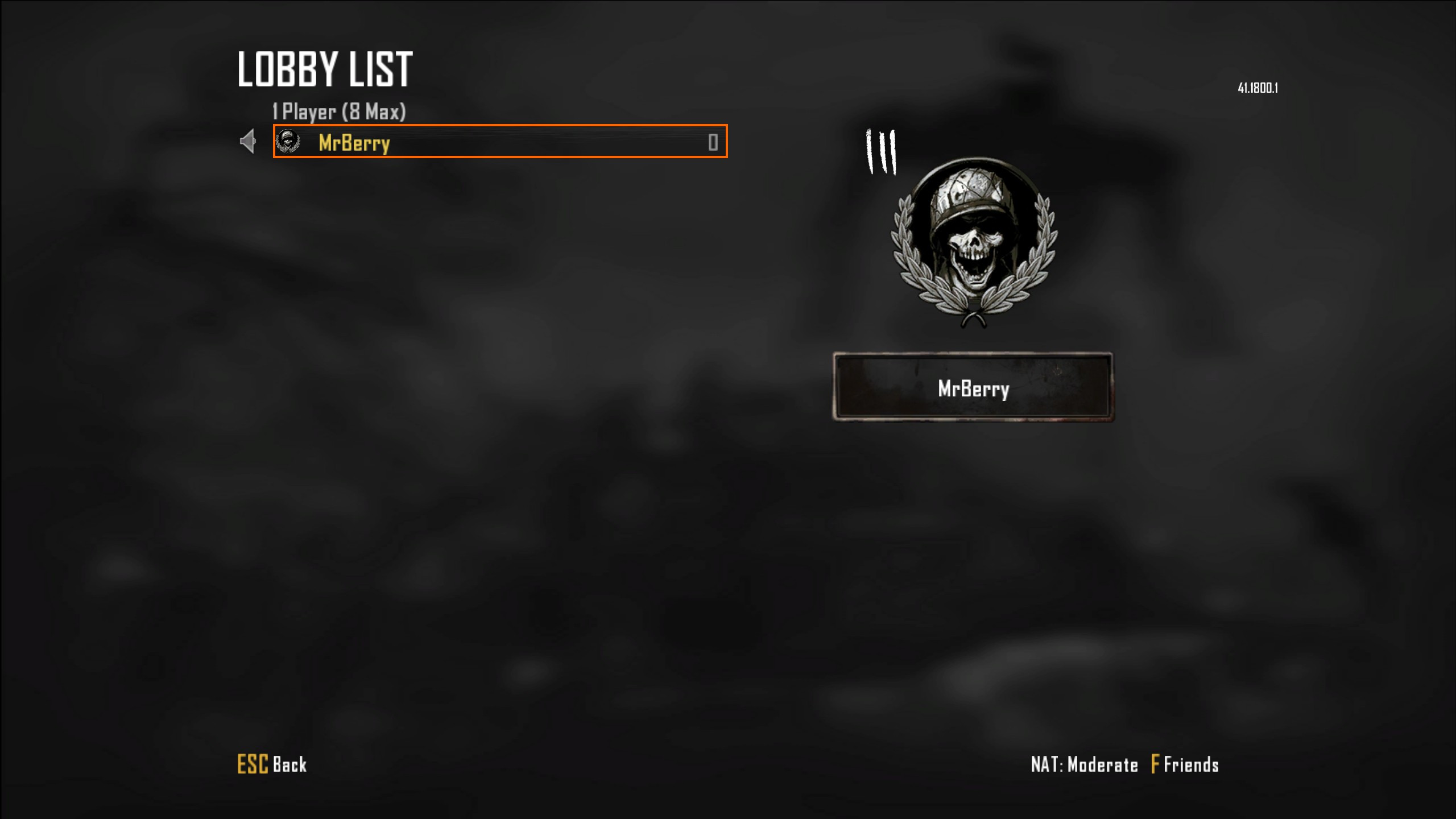Click the MrBerry nameplate plaque

click(974, 389)
